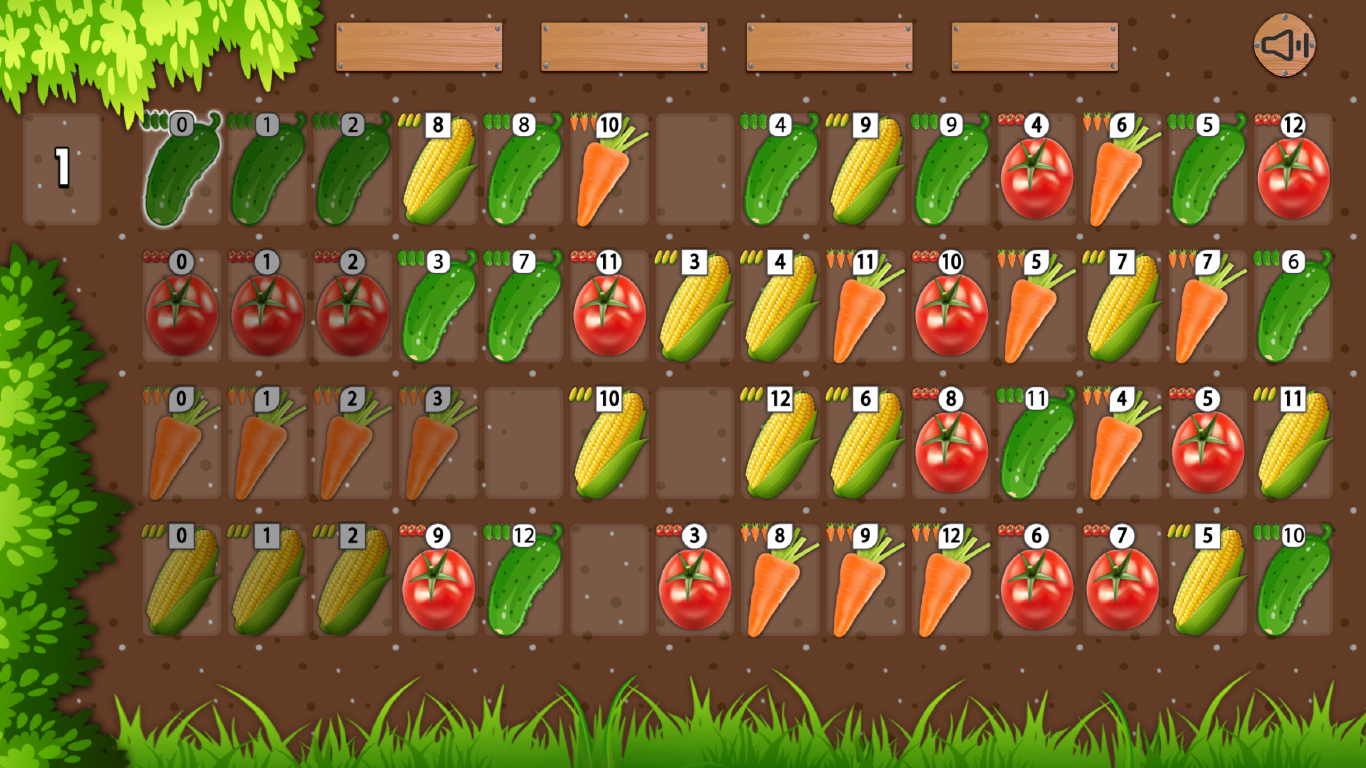Select the carrot card numbered 0 in third row
This screenshot has height=768, width=1366.
coord(181,443)
